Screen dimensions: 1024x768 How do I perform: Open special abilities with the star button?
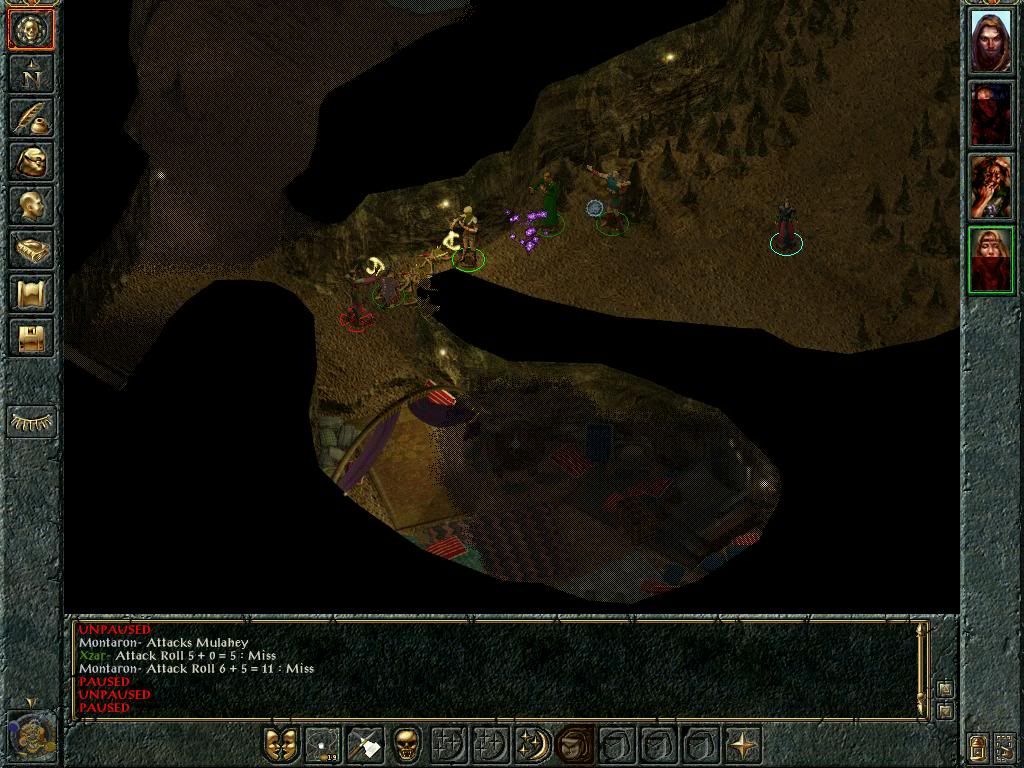click(742, 745)
